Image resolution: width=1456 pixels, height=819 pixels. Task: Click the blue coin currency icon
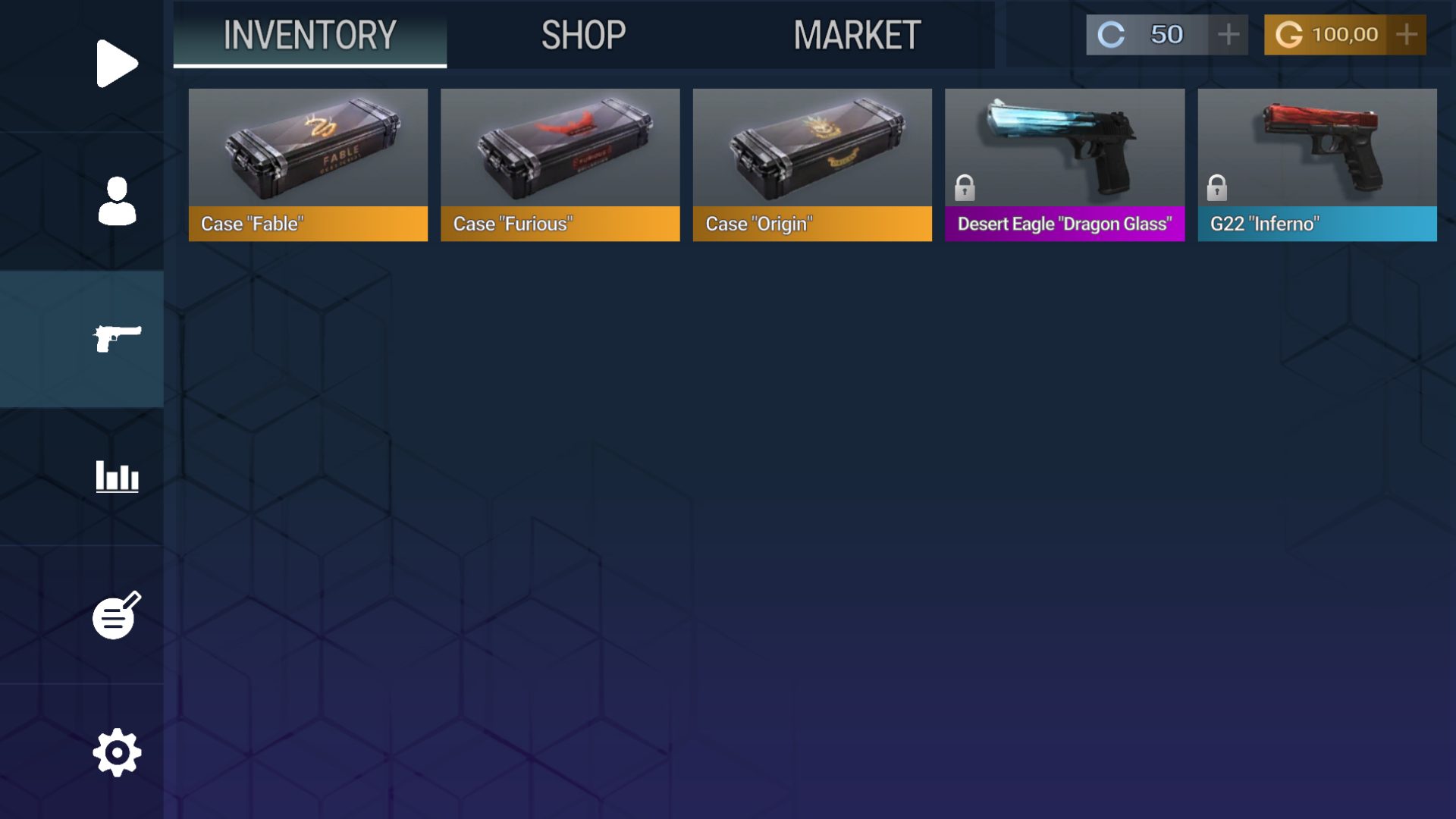point(1110,34)
